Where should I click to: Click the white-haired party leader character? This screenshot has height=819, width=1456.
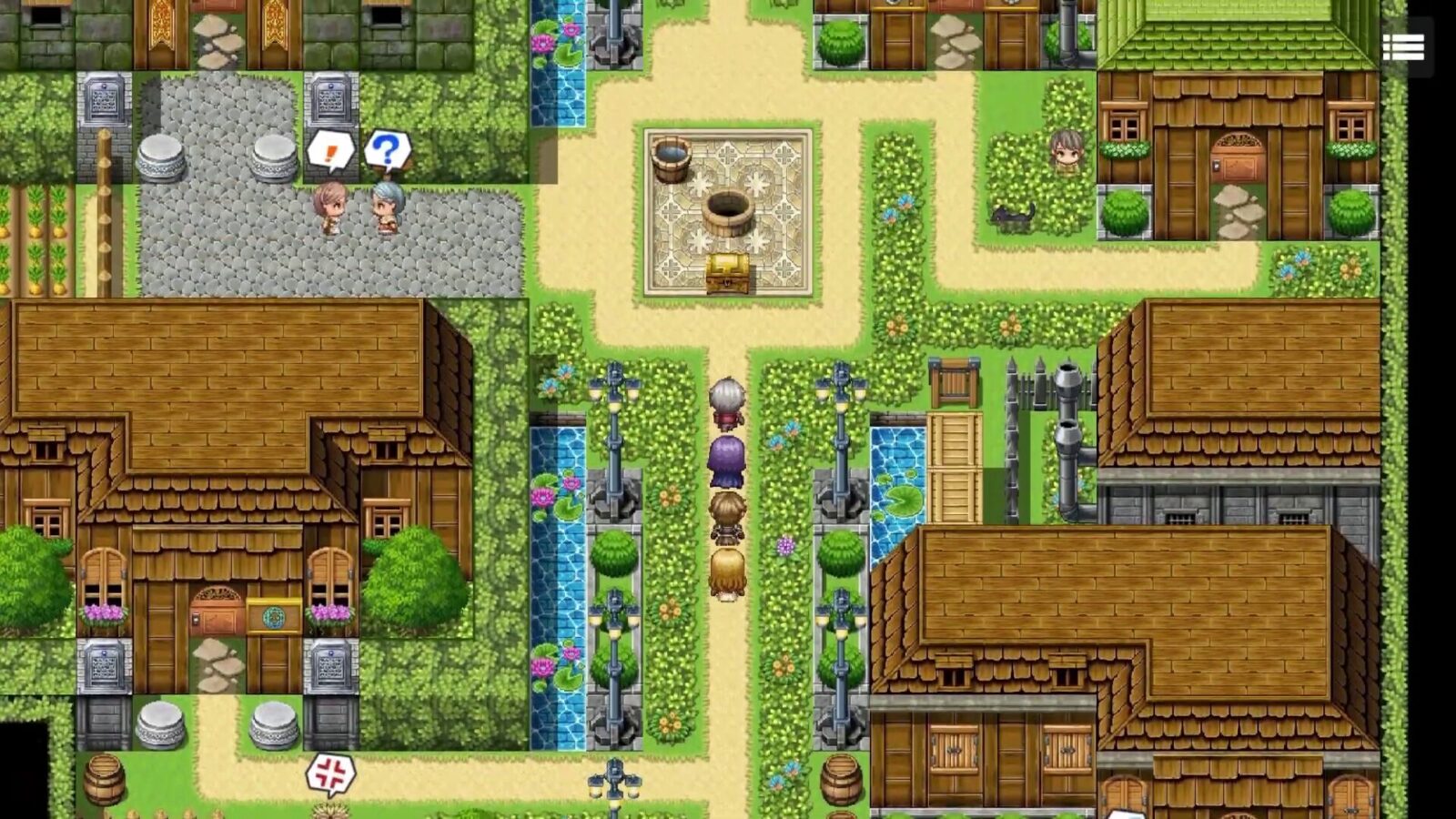tap(725, 400)
